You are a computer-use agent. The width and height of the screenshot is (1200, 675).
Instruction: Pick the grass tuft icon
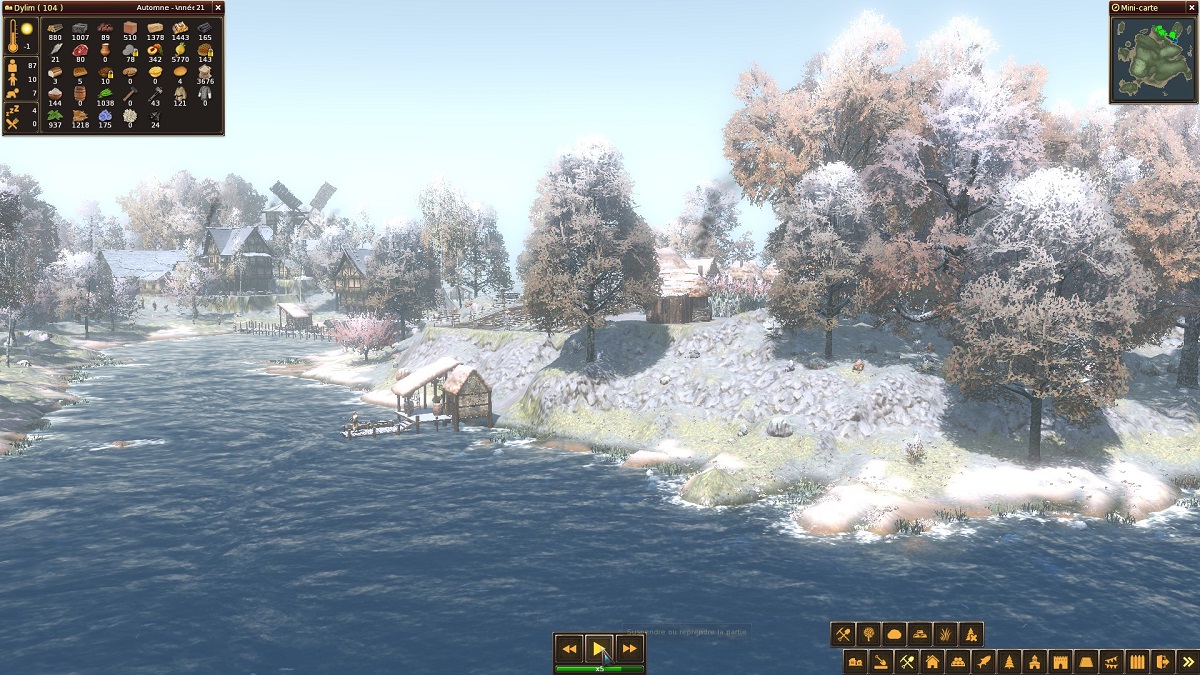[x=946, y=634]
